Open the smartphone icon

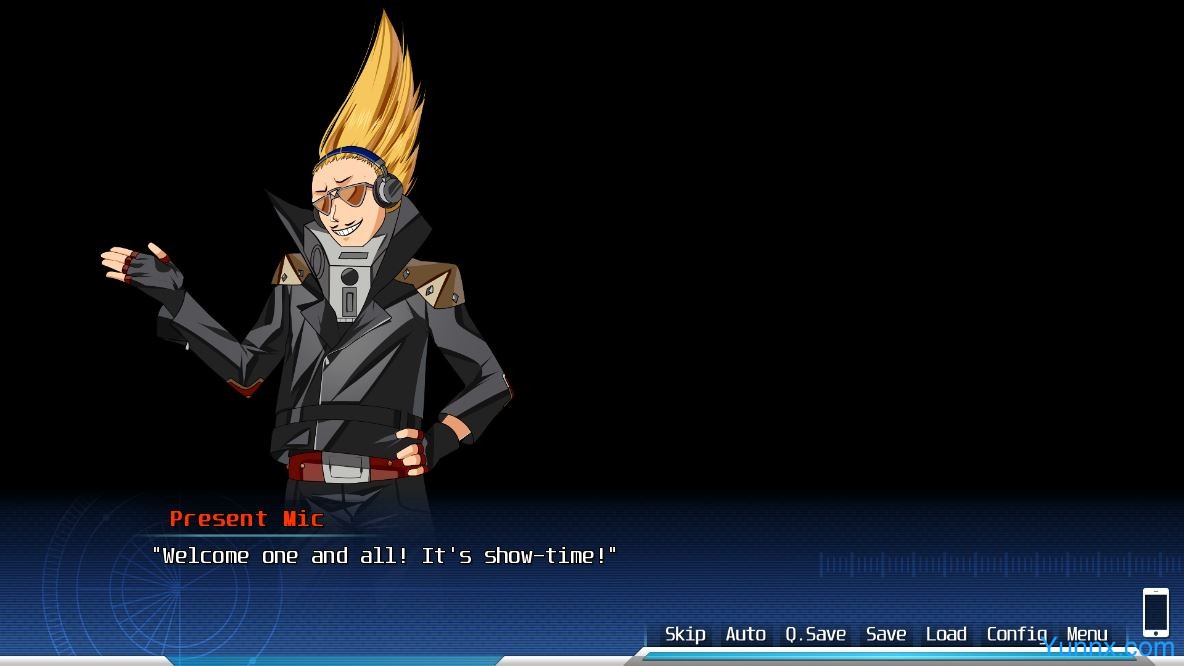pyautogui.click(x=1155, y=612)
